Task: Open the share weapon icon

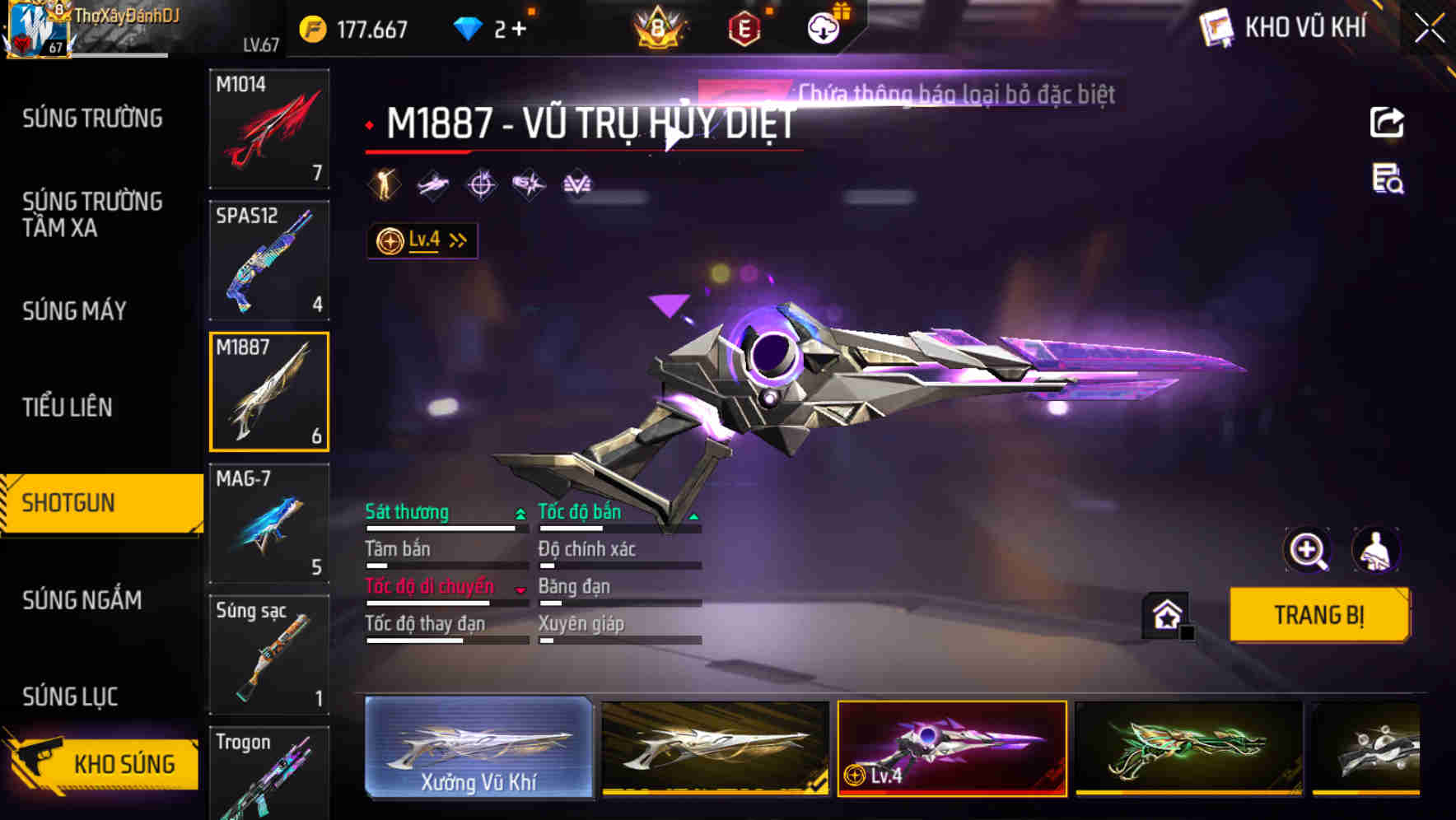Action: 1388,122
